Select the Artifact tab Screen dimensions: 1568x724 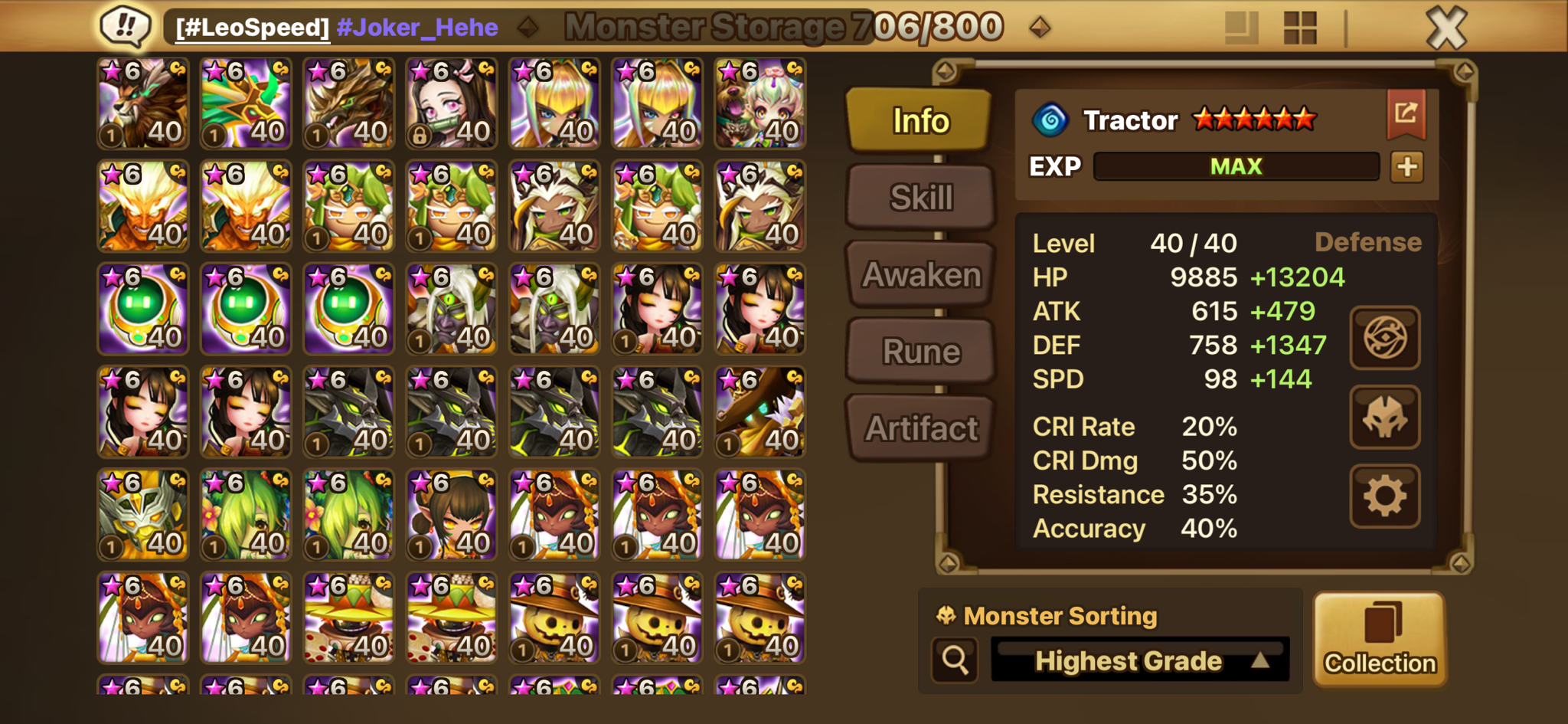[x=920, y=428]
